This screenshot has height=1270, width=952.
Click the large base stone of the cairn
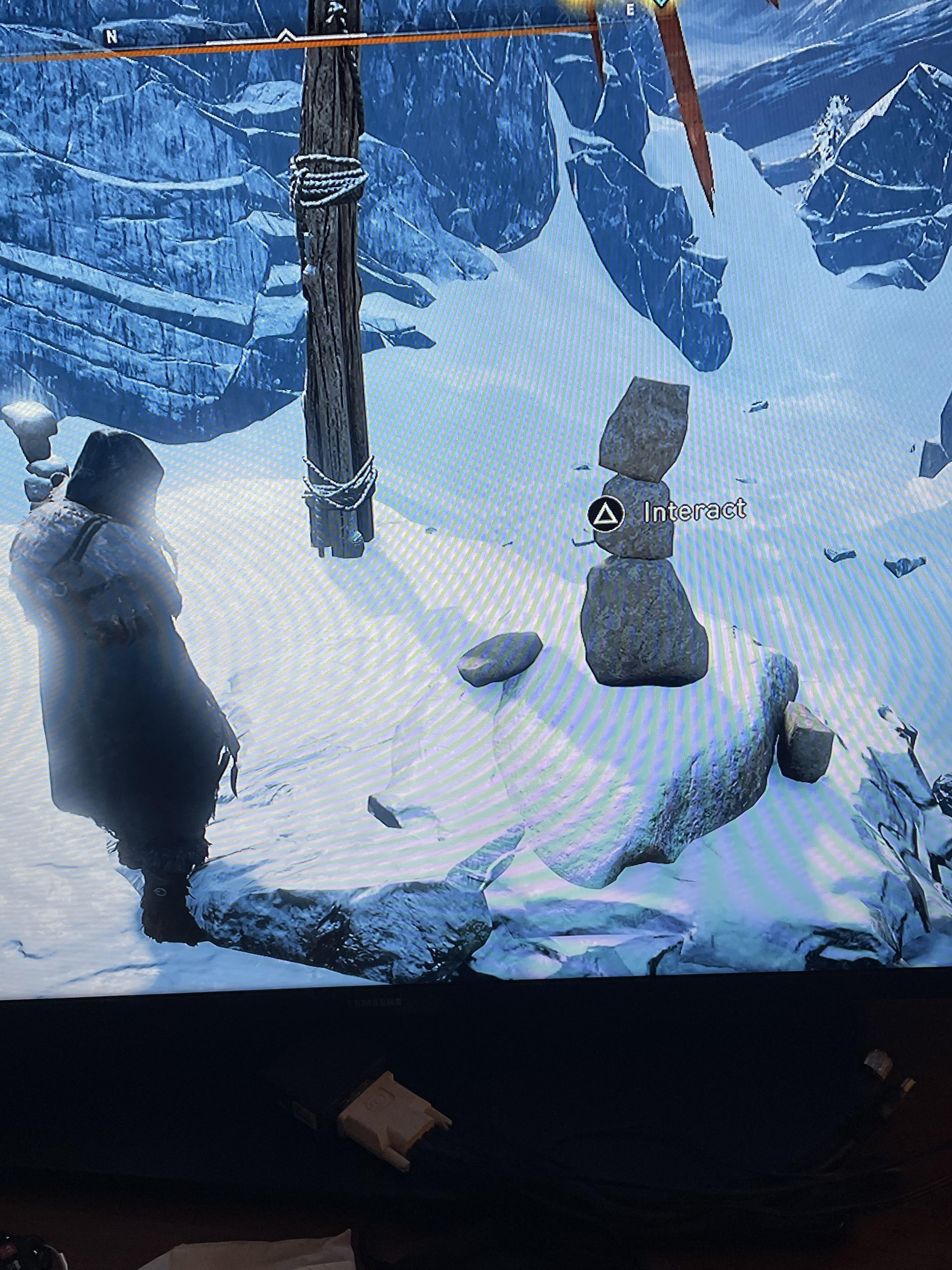click(x=643, y=626)
